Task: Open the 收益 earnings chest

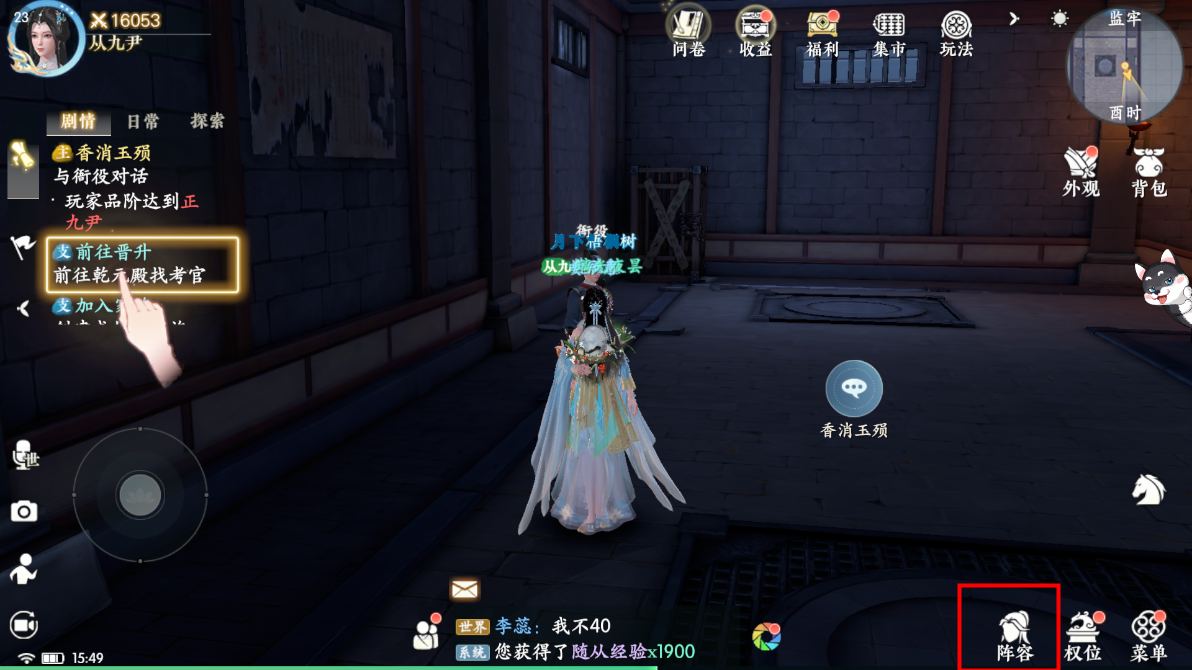Action: [x=756, y=30]
